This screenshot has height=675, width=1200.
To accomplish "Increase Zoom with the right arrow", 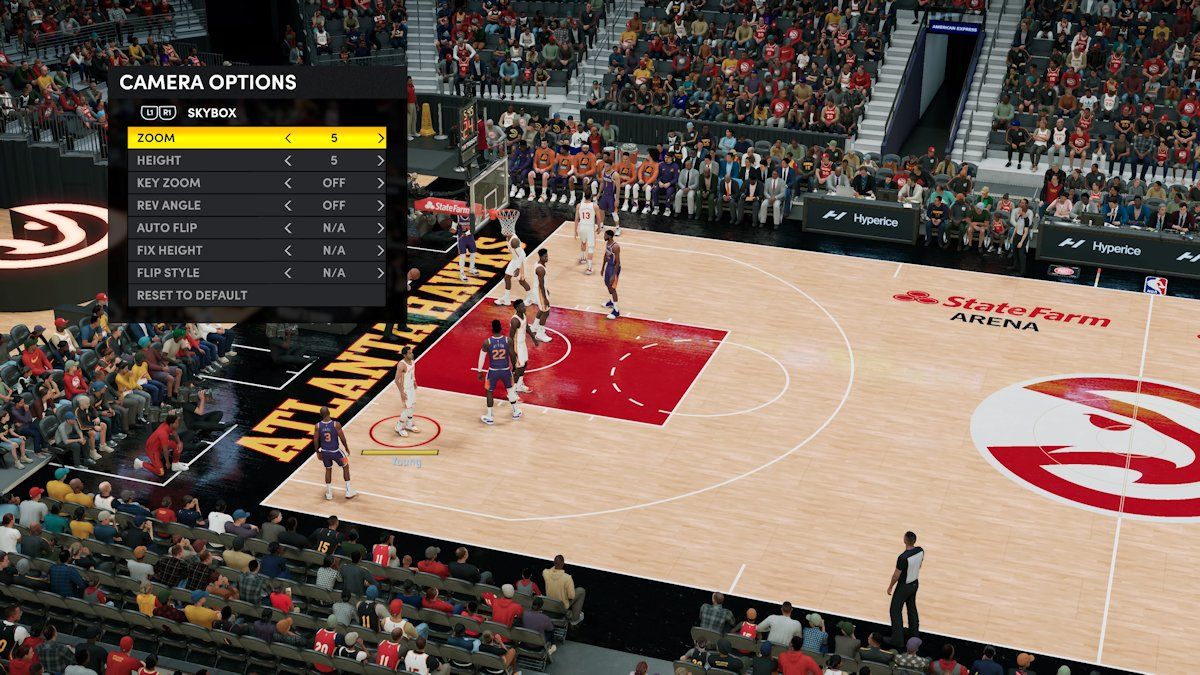I will pos(380,138).
